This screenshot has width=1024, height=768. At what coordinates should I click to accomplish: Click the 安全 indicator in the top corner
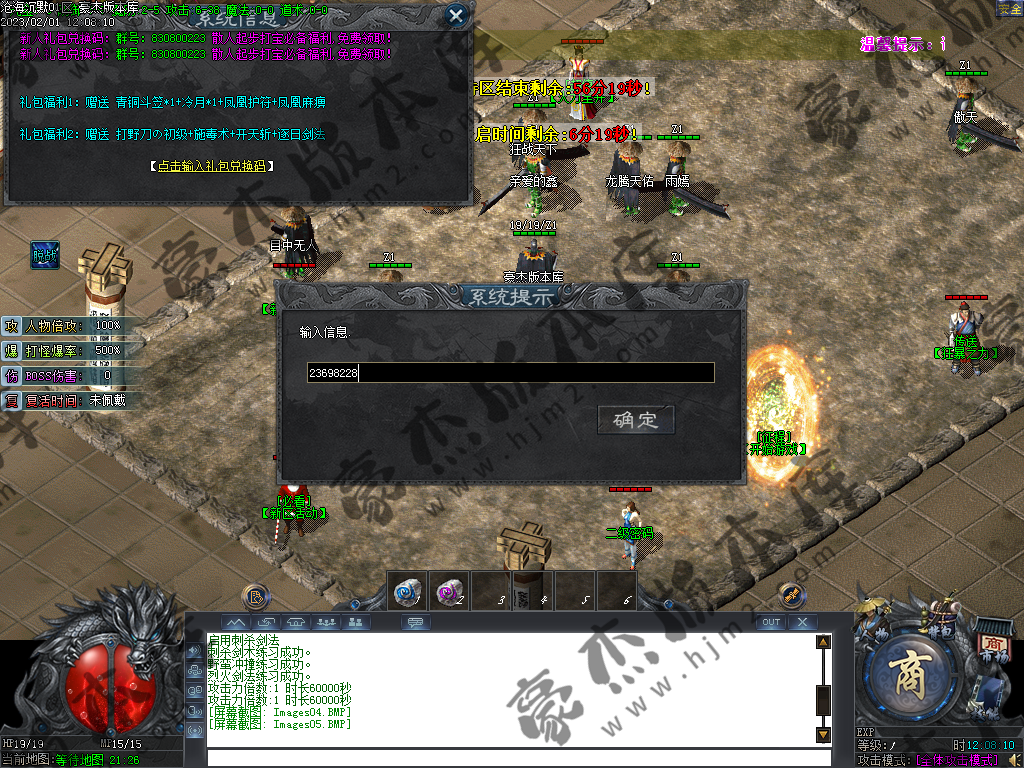[1009, 8]
